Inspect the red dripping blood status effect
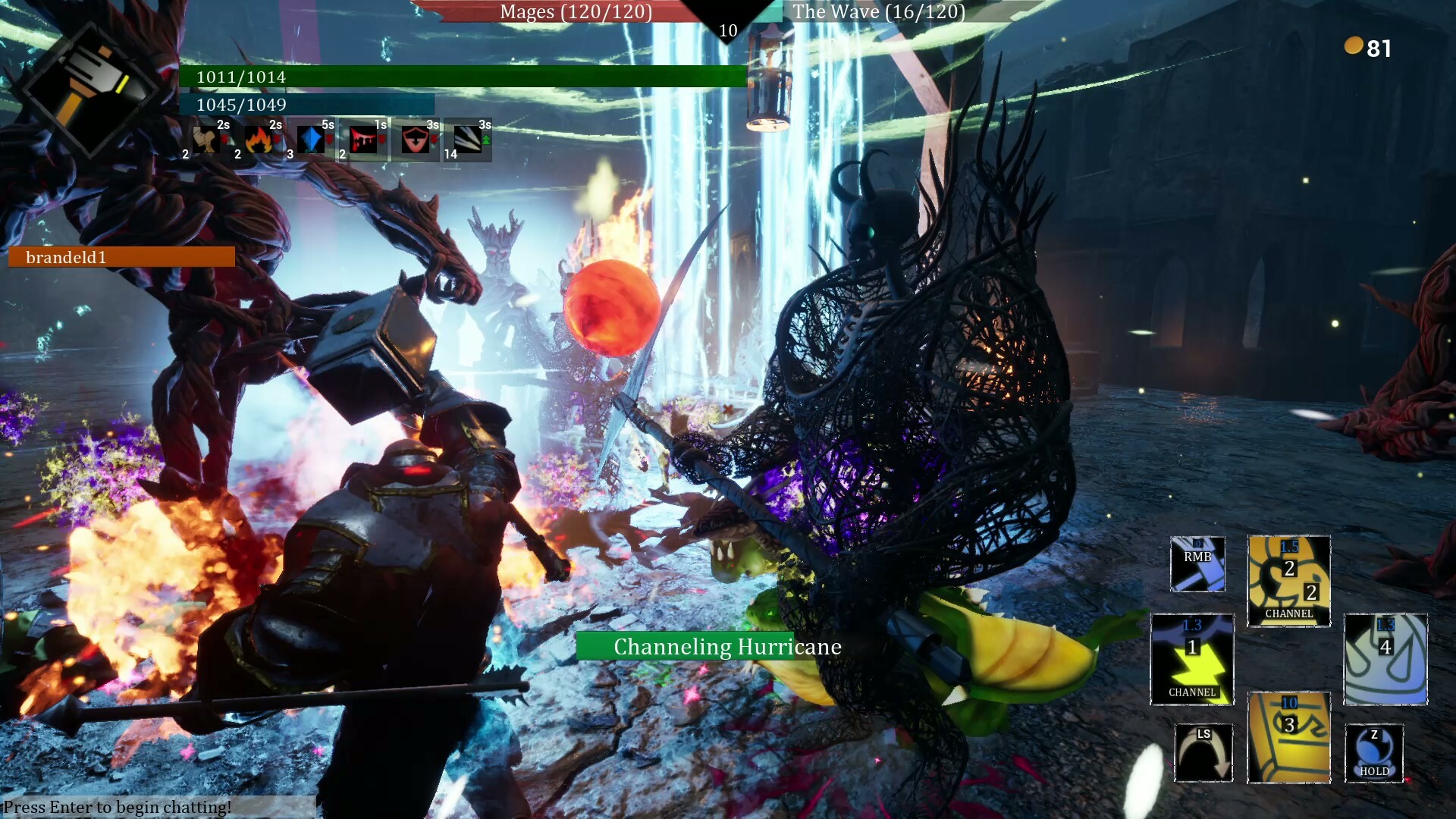 (363, 140)
